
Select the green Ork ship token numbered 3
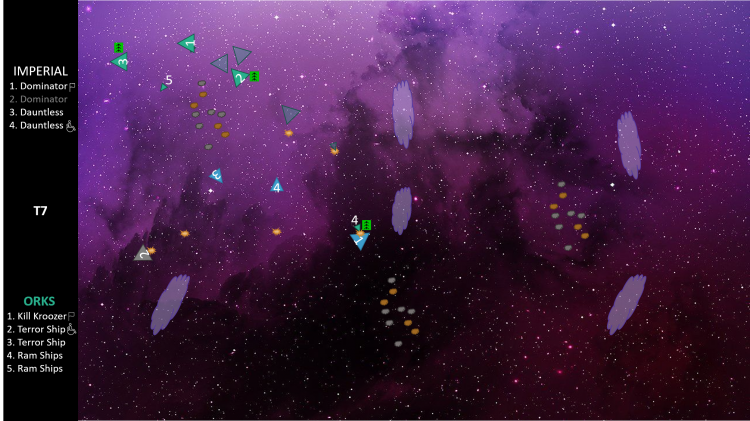(x=121, y=62)
